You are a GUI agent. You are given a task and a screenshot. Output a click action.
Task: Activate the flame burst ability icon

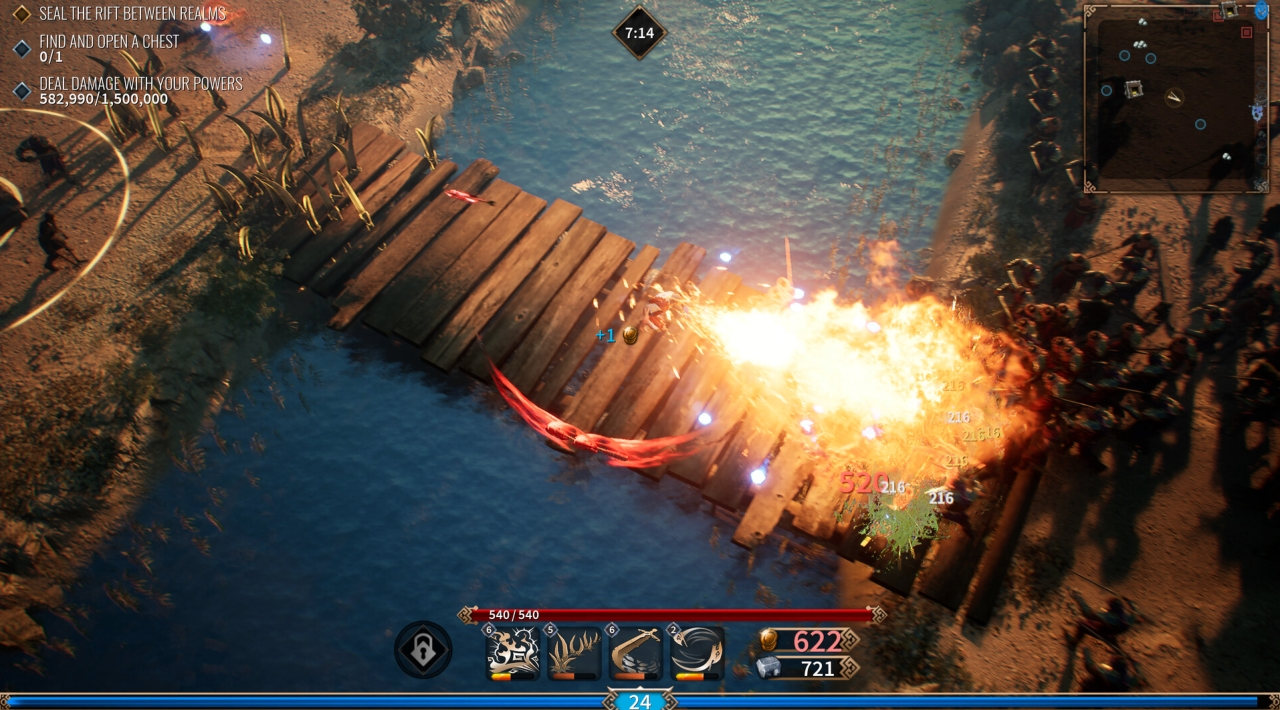513,653
